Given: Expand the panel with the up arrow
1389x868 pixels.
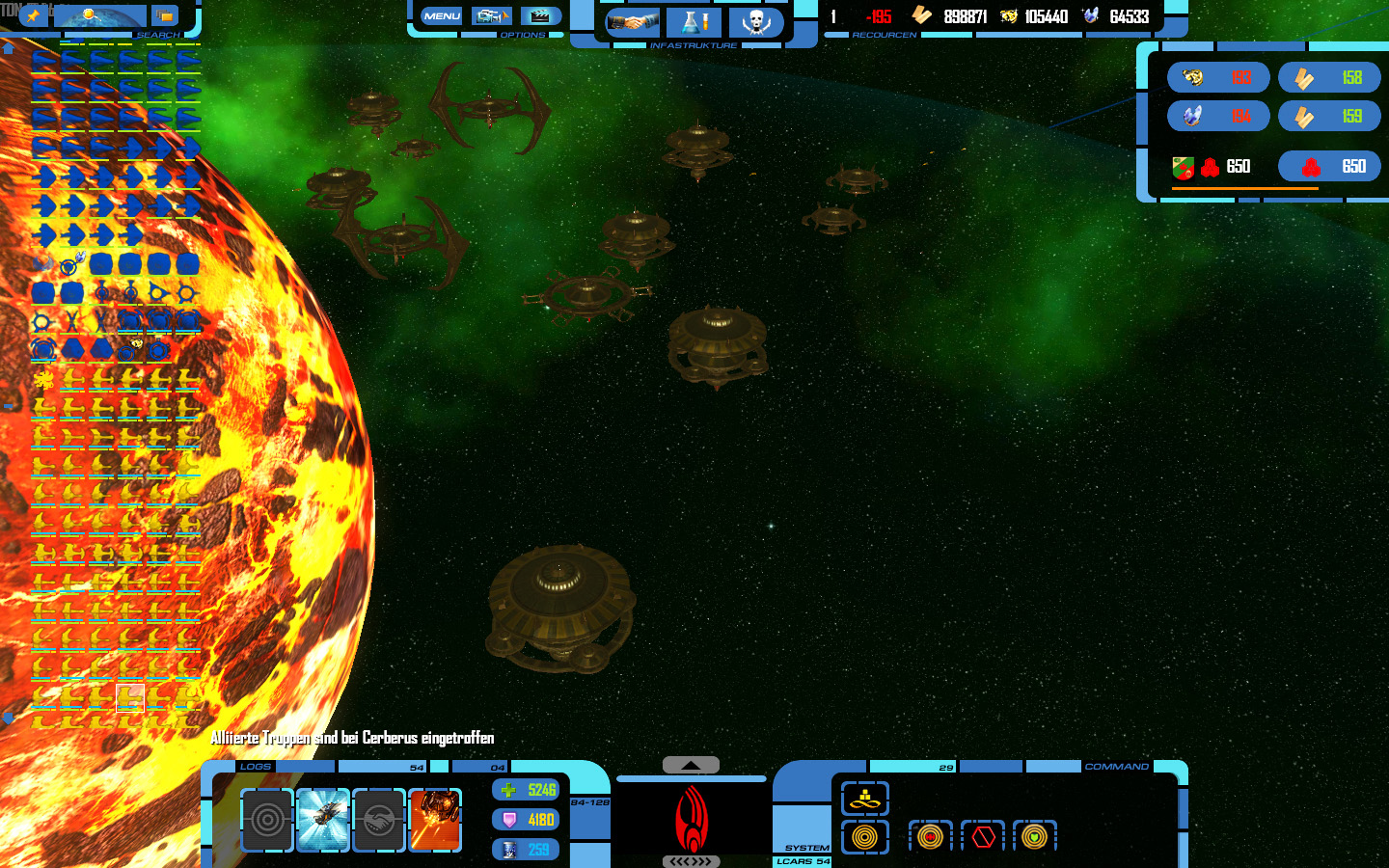Looking at the screenshot, I should click(691, 765).
